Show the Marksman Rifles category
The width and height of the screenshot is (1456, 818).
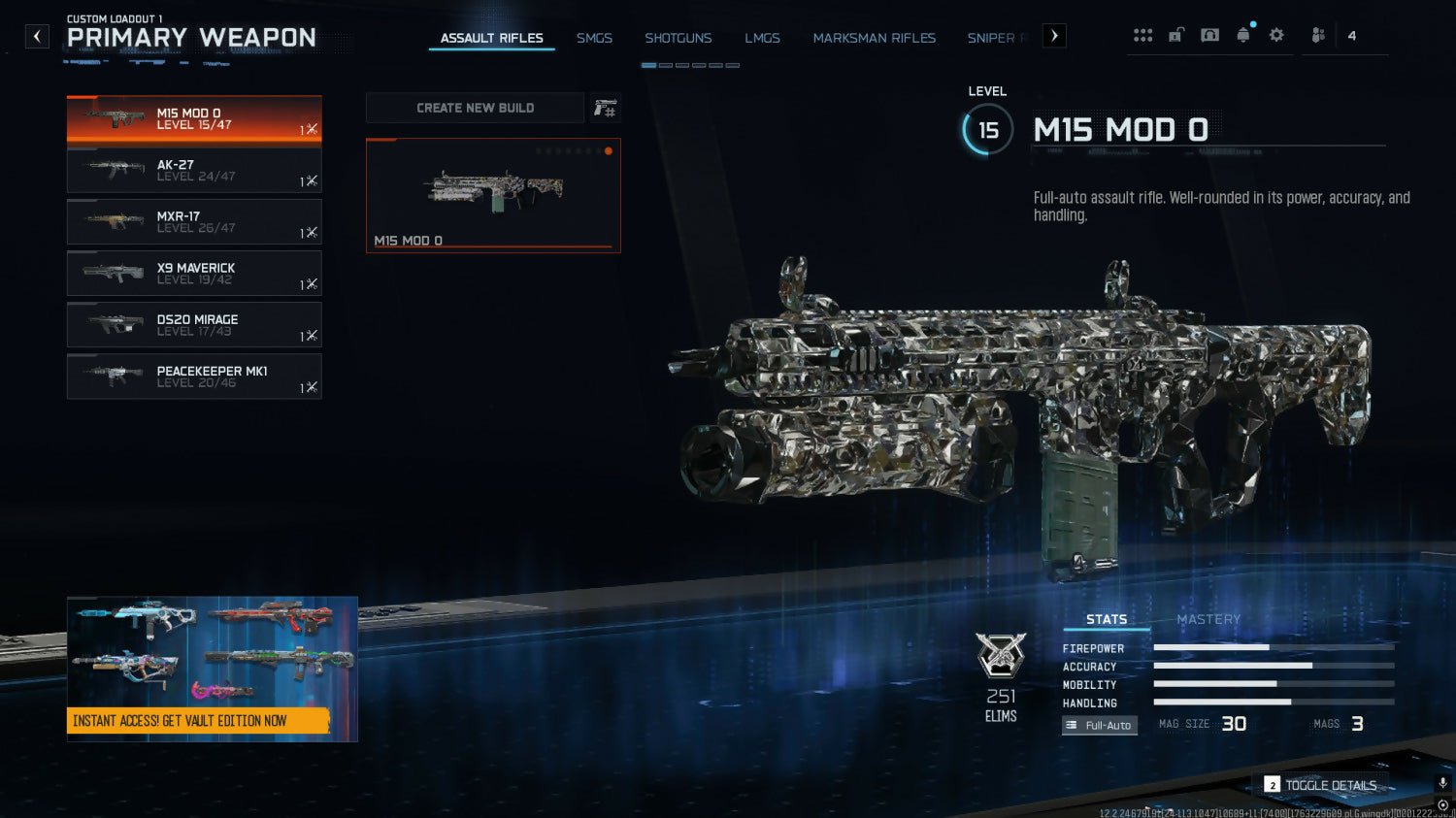click(874, 38)
